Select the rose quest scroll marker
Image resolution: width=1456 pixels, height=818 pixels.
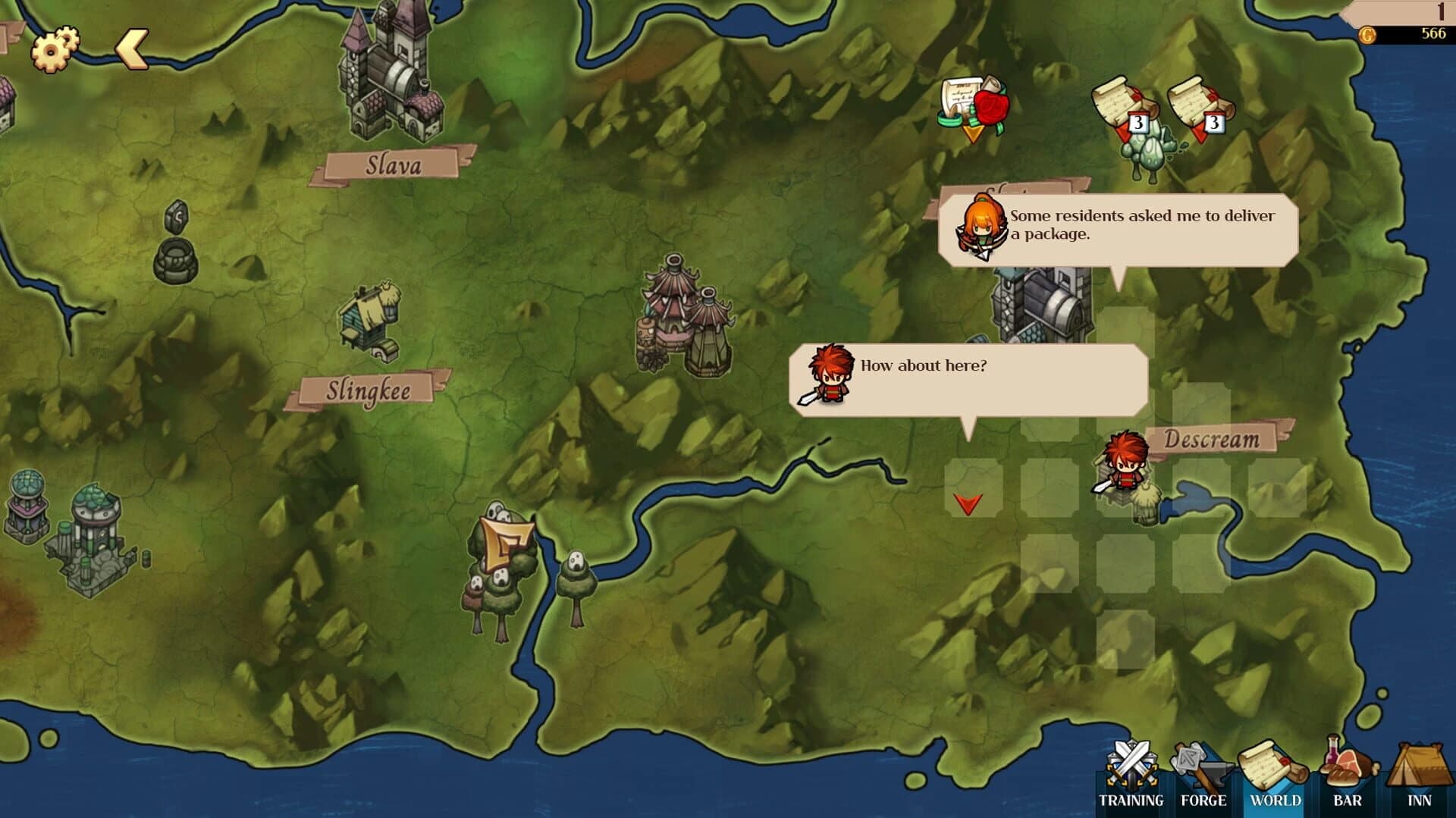[x=973, y=106]
